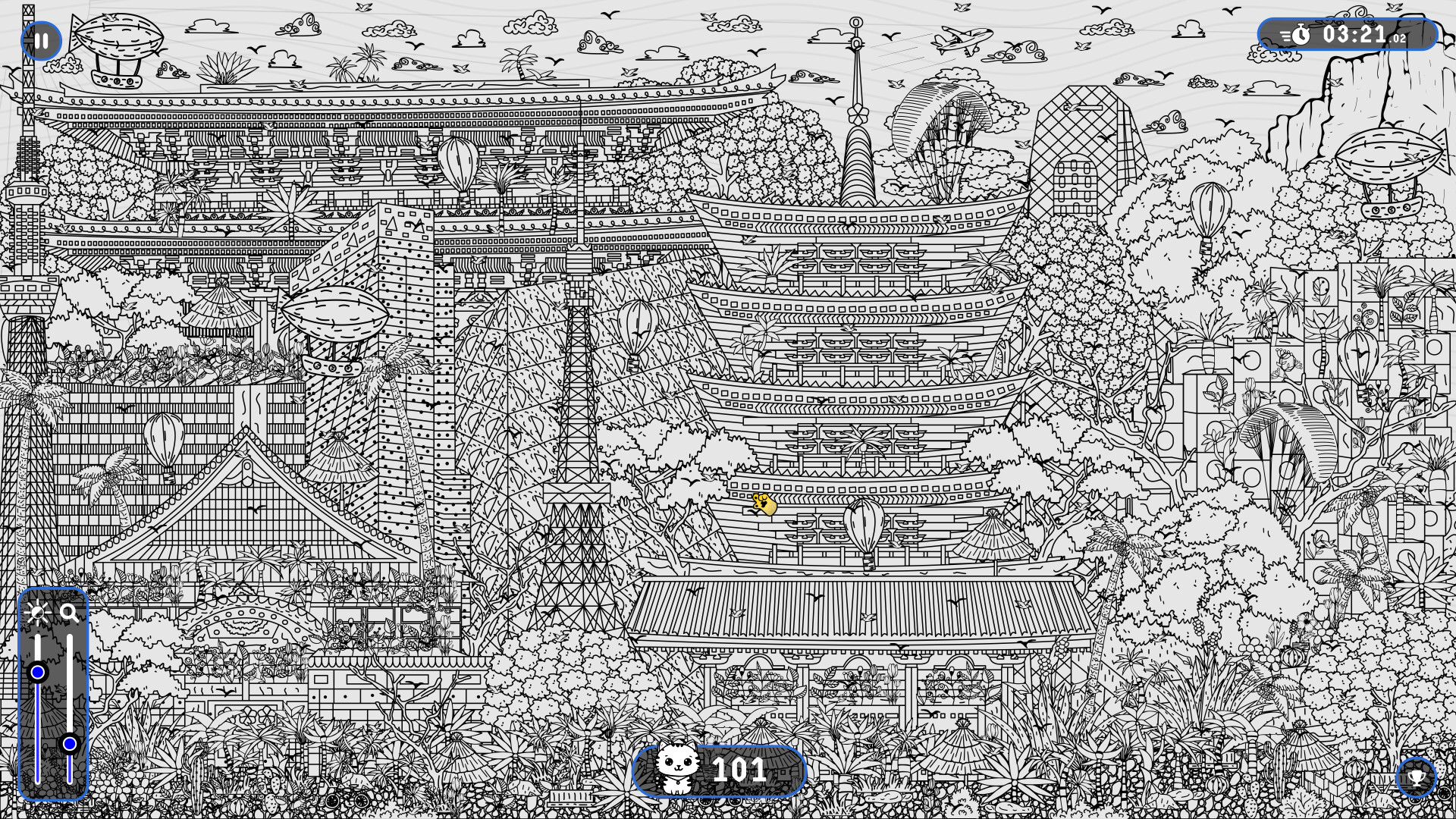Select the highlighted yellow cat on the pagoda
The image size is (1456, 819).
click(764, 504)
